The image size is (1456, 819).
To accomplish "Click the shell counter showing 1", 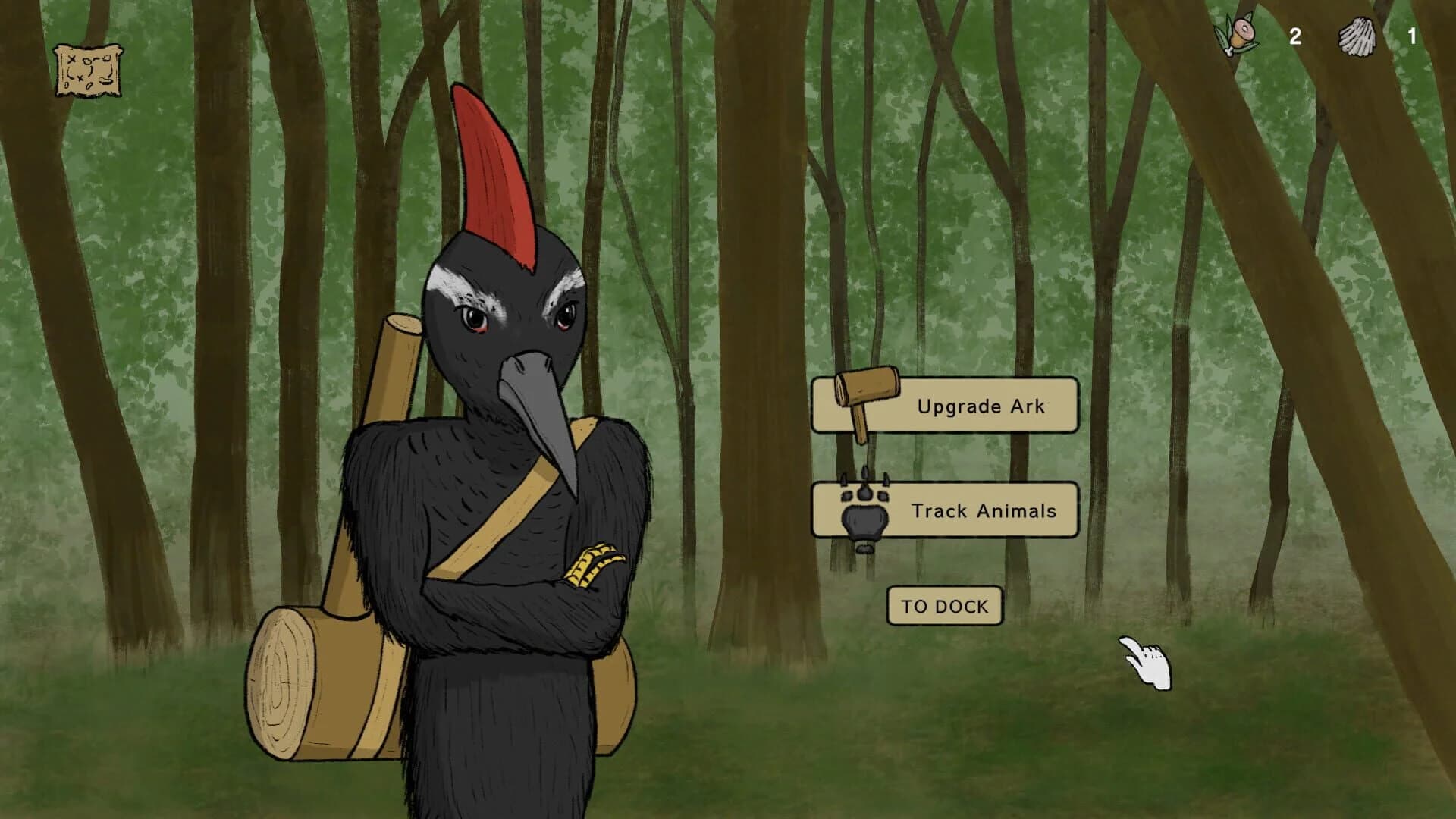I will pyautogui.click(x=1412, y=36).
